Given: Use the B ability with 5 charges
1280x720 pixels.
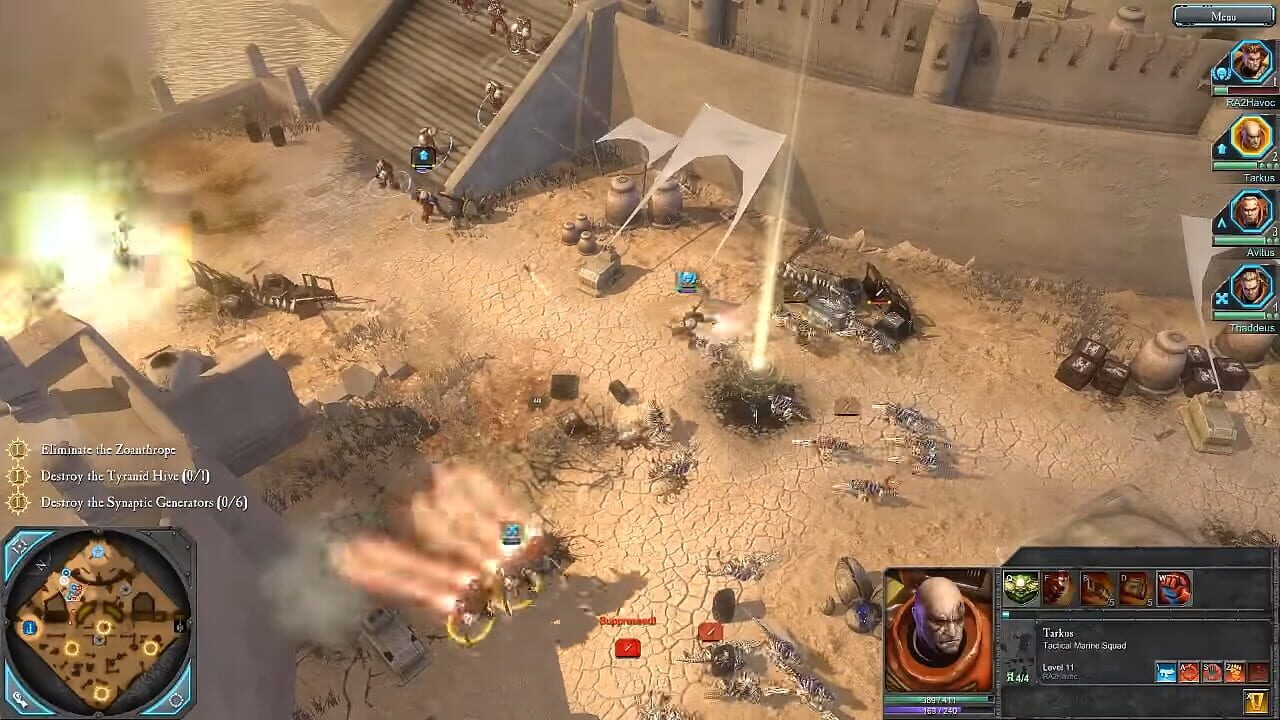Looking at the screenshot, I should [x=1096, y=587].
